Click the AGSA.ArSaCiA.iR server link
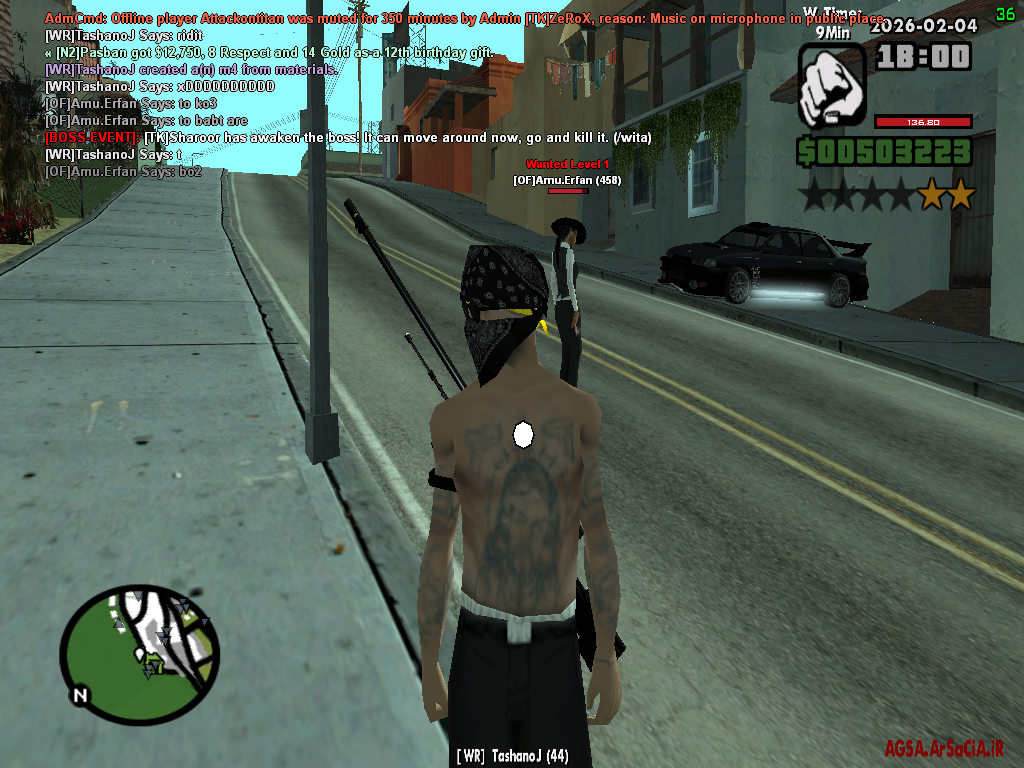 (943, 748)
